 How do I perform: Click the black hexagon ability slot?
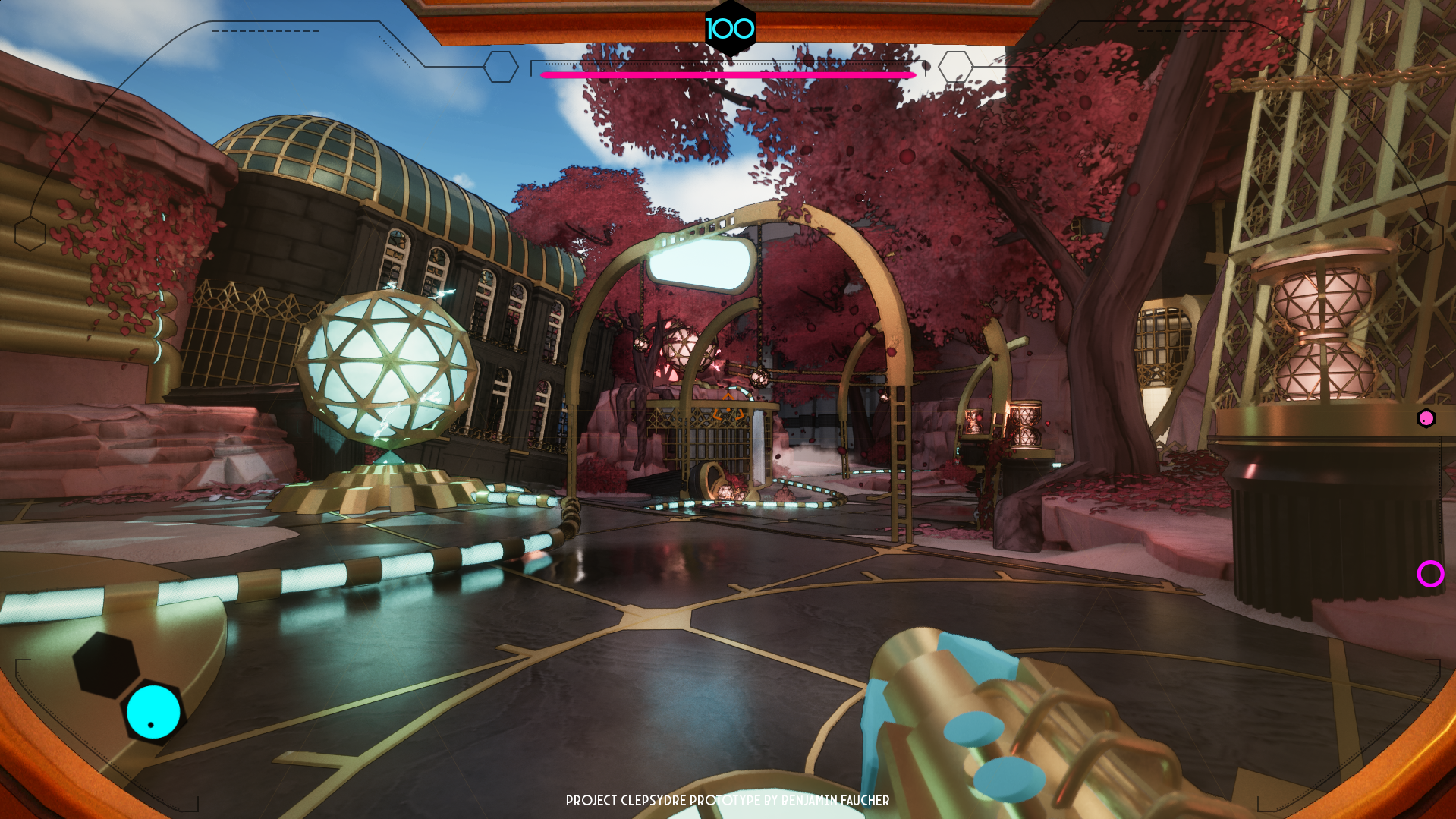pyautogui.click(x=105, y=664)
